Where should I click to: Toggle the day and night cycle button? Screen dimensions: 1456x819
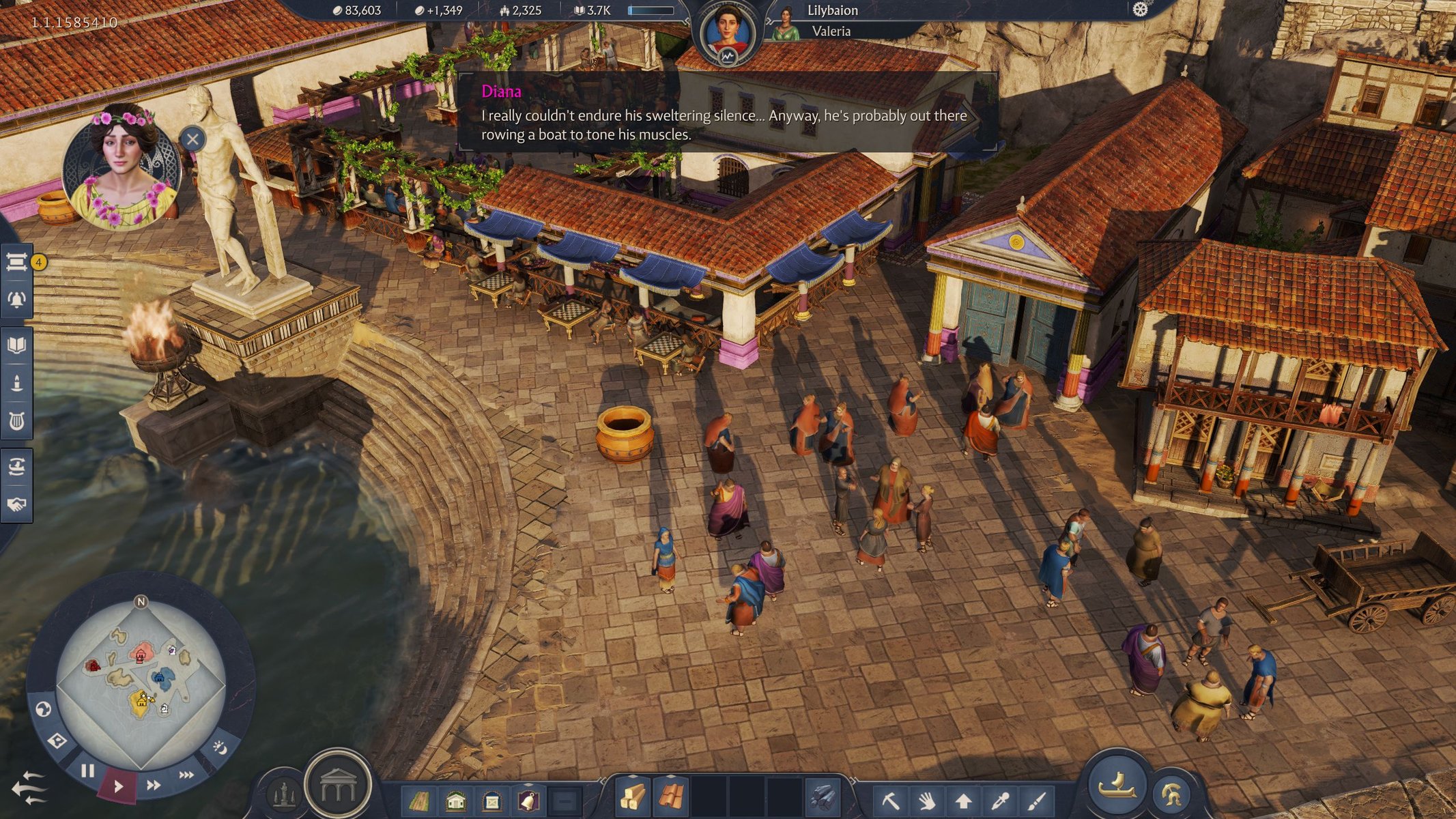[x=220, y=747]
